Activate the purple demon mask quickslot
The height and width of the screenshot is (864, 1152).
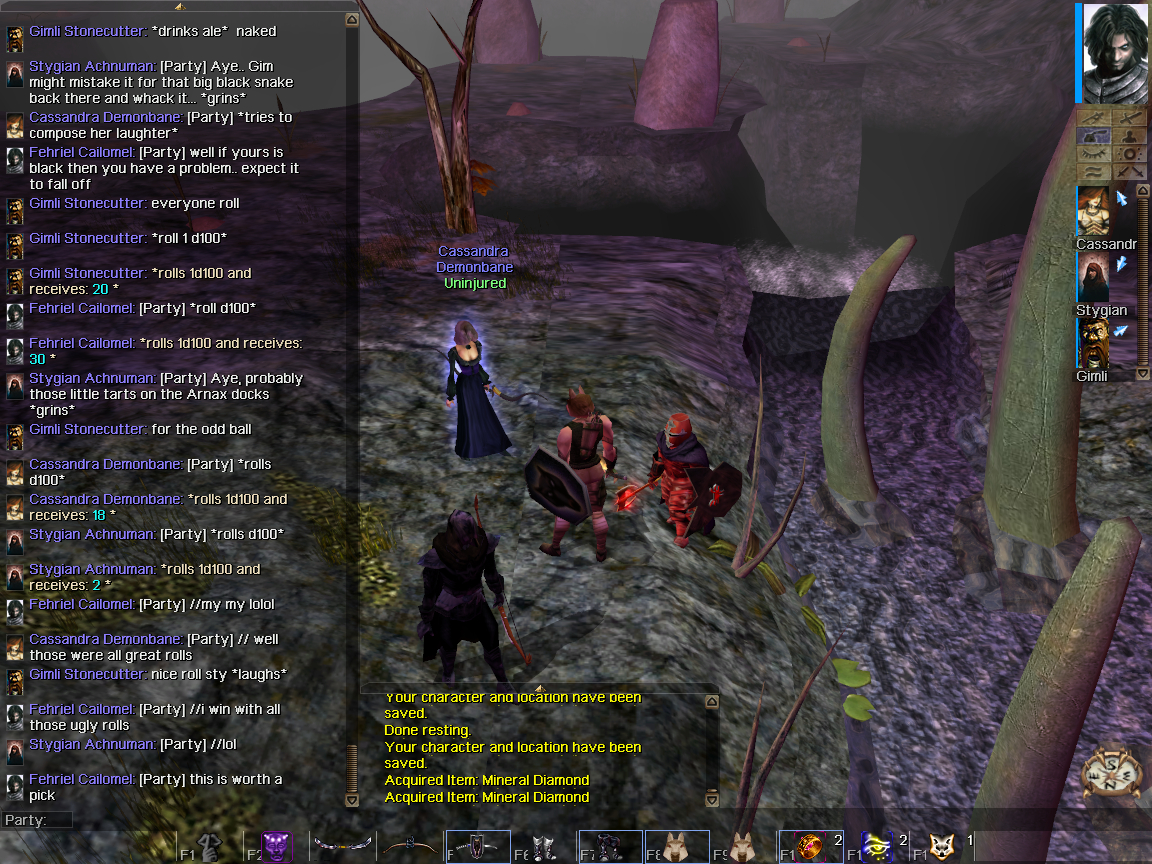point(277,847)
